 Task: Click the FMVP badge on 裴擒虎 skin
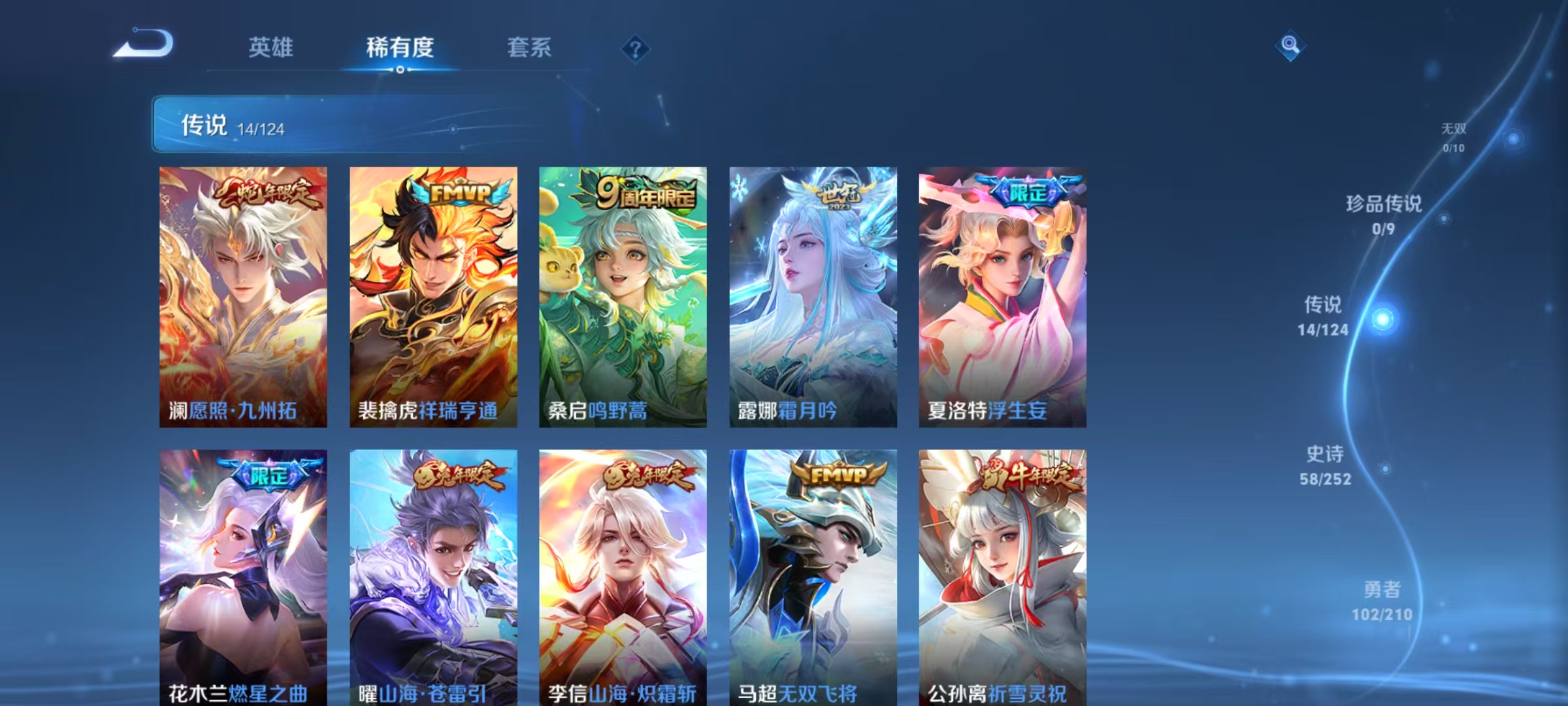click(x=459, y=193)
